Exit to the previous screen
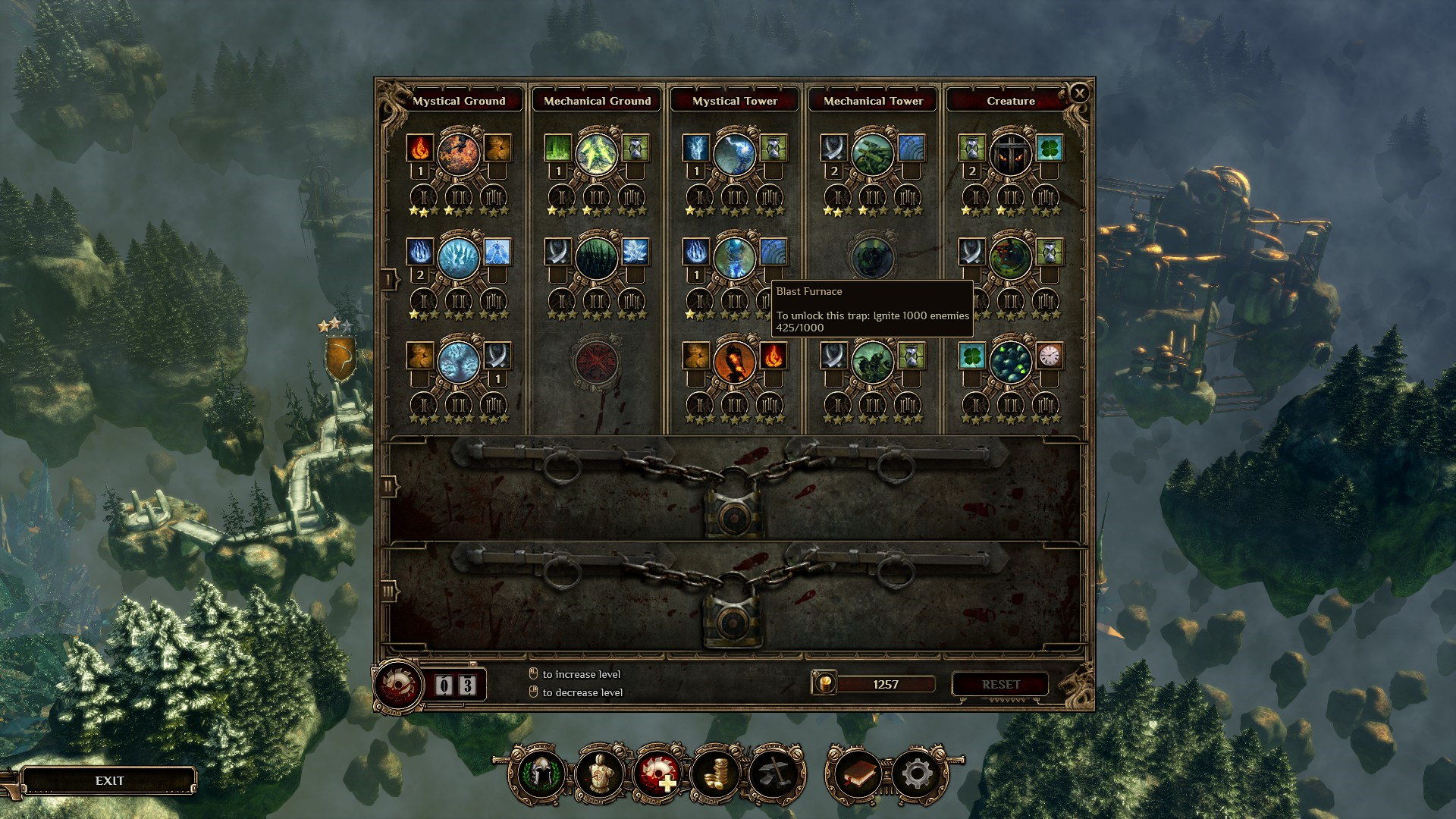 coord(109,780)
